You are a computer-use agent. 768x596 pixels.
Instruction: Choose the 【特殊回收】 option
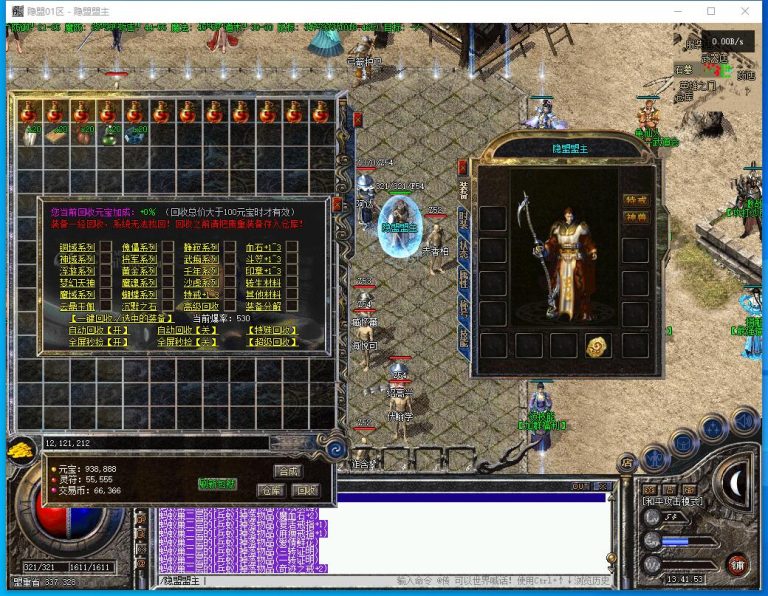click(x=274, y=330)
